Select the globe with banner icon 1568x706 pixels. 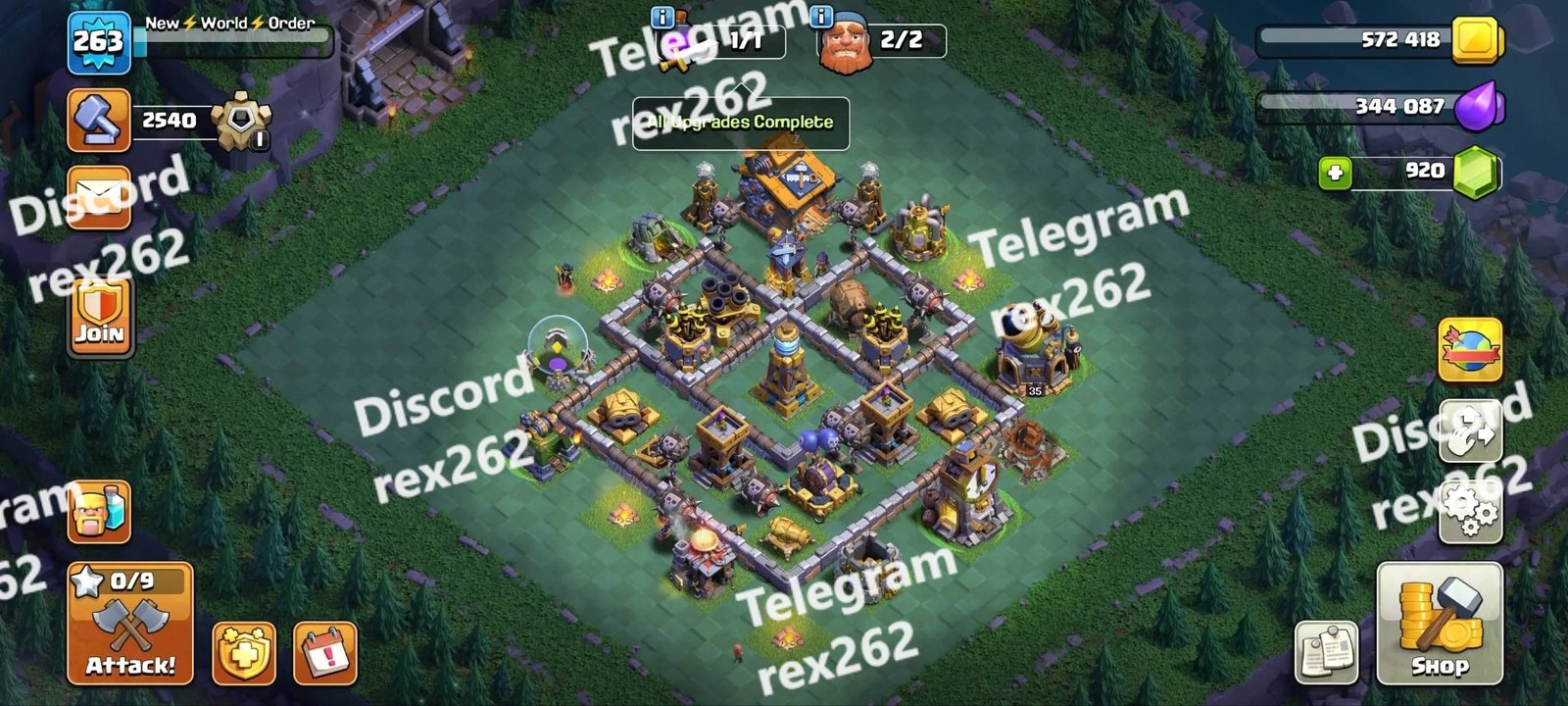[1470, 350]
